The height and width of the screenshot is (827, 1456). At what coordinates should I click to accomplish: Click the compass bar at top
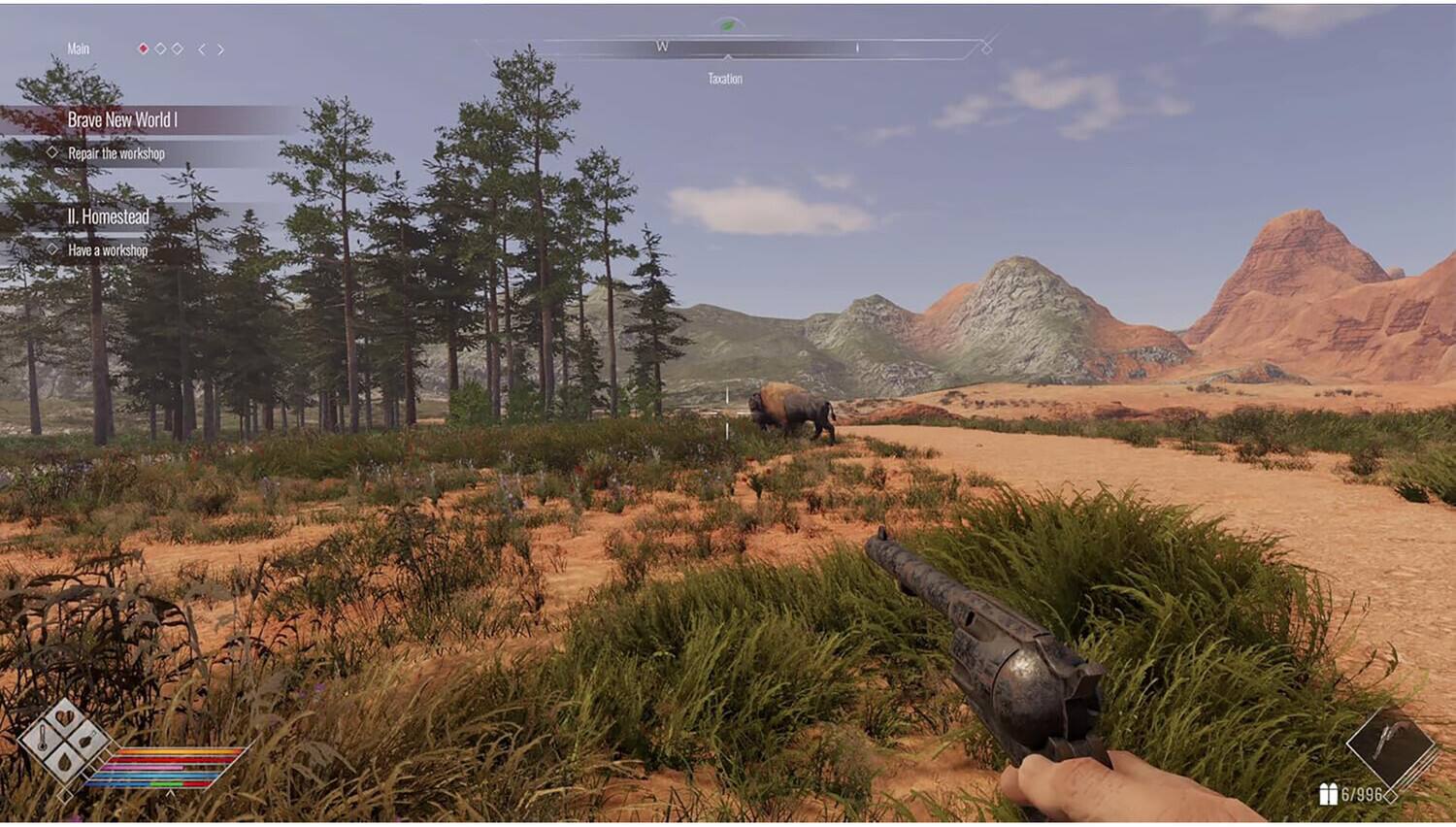point(728,48)
